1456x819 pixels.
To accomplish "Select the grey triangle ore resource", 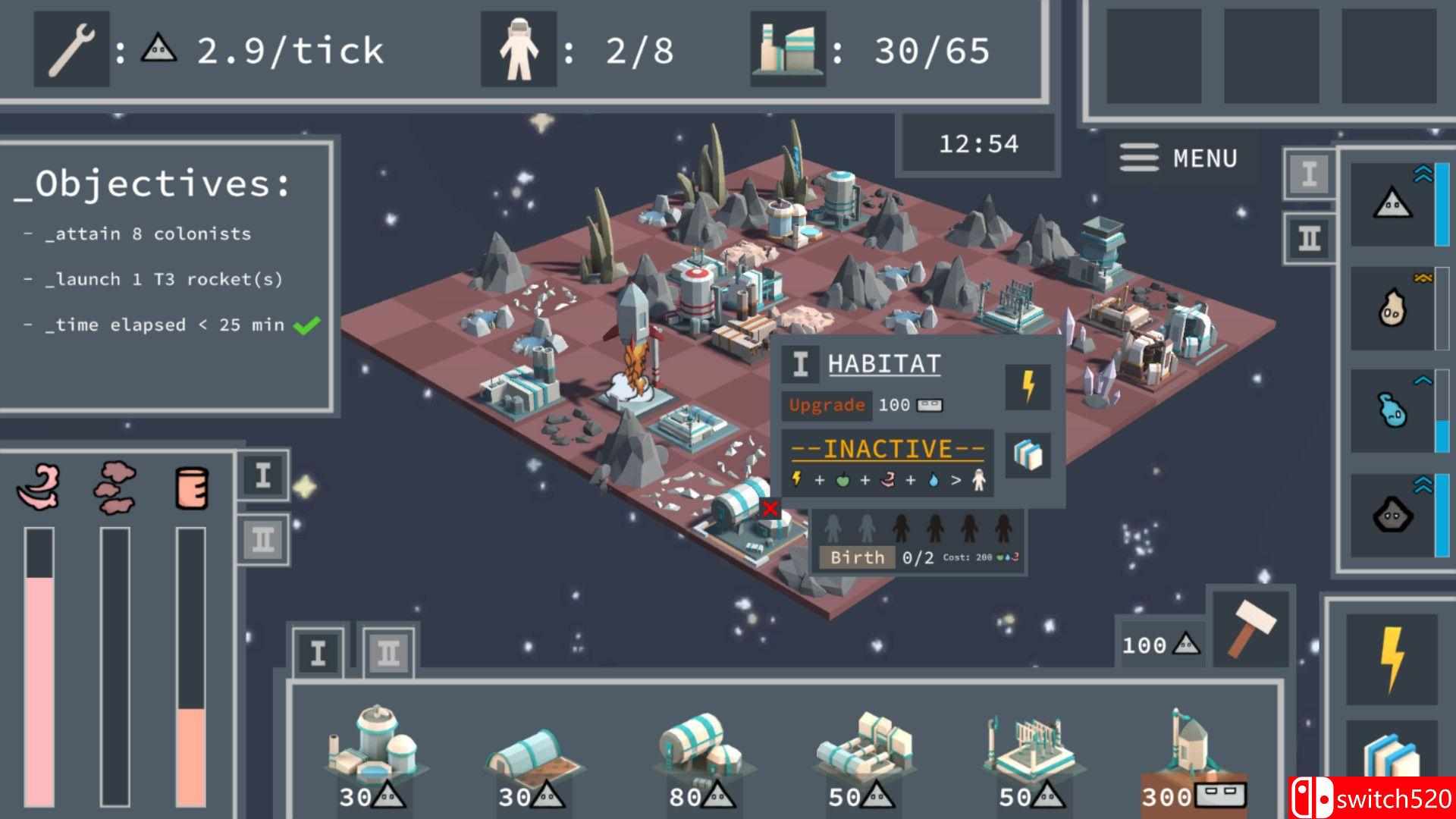I will pos(1392,205).
